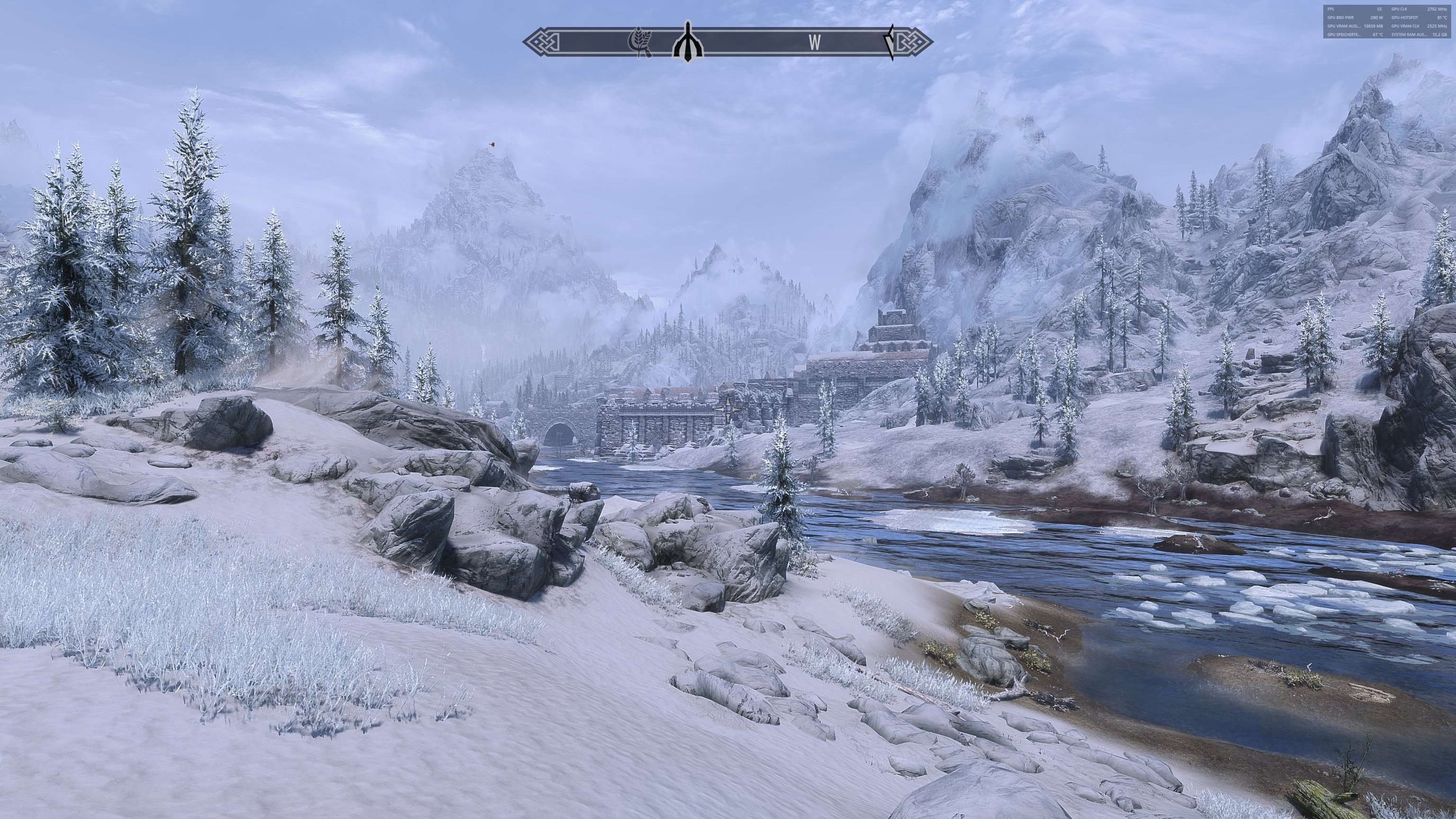Click the partially visible marker at compass right end
Viewport: 1456px width, 819px height.
pyautogui.click(x=890, y=42)
